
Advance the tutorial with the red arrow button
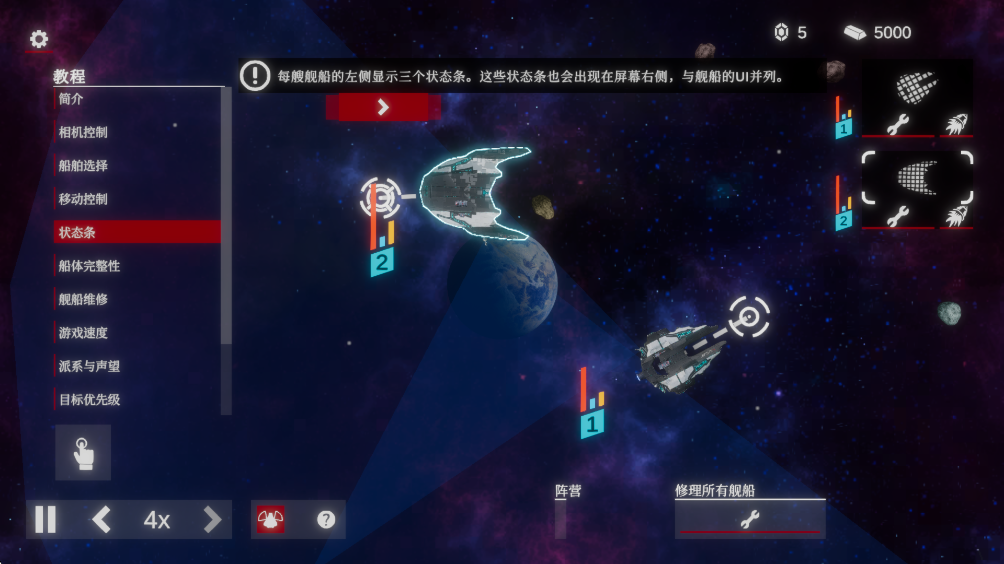point(383,108)
